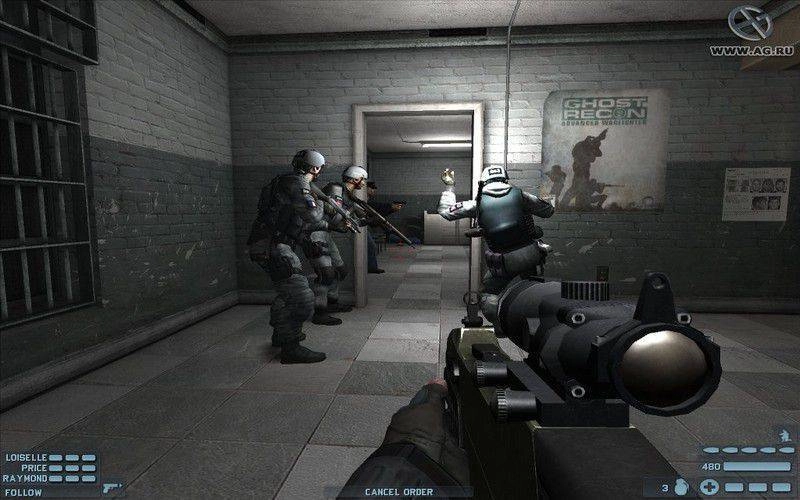Click the Follow squad order label
The height and width of the screenshot is (500, 800).
[23, 490]
